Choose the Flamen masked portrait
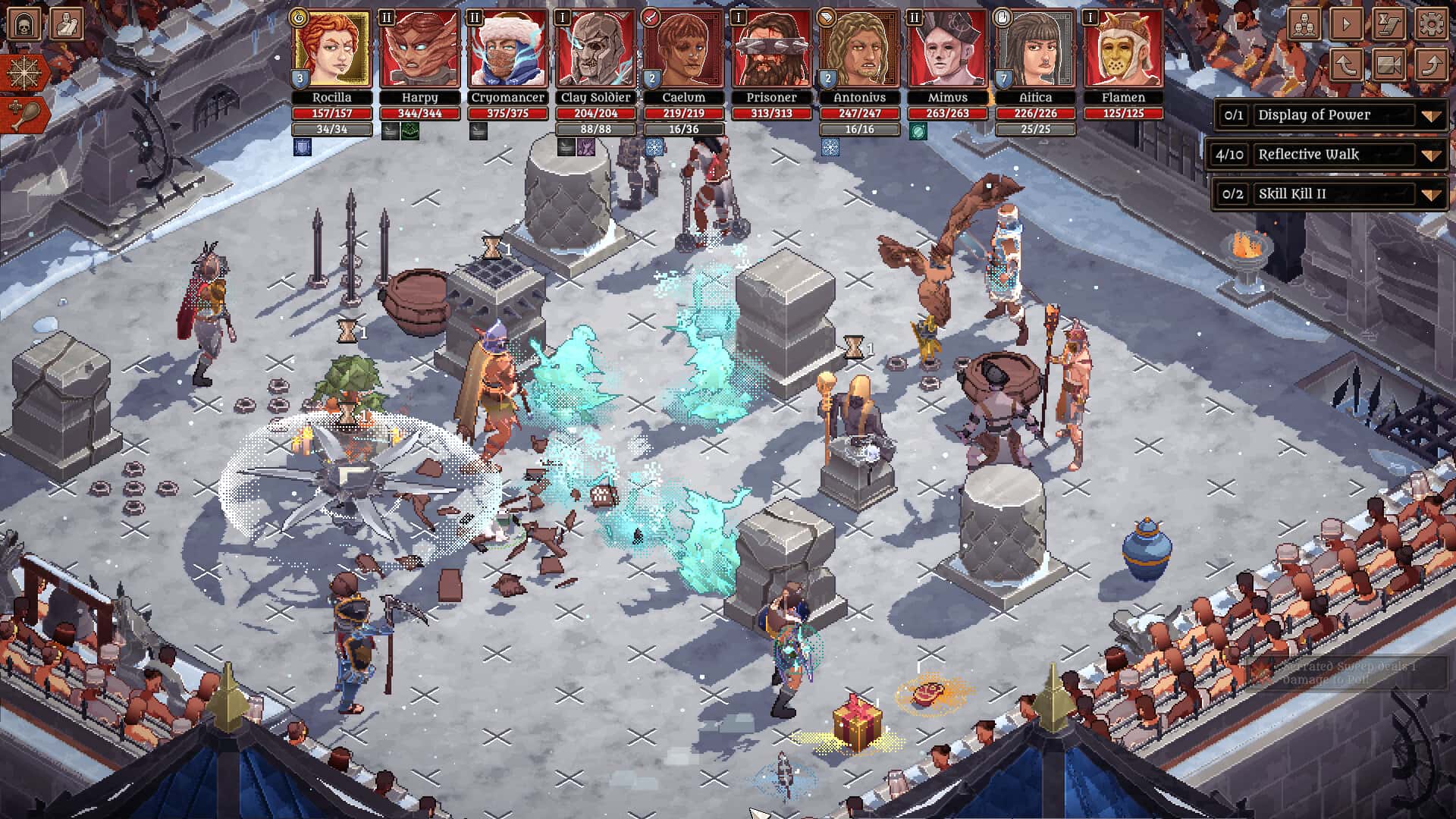Viewport: 1456px width, 819px height. tap(1123, 49)
